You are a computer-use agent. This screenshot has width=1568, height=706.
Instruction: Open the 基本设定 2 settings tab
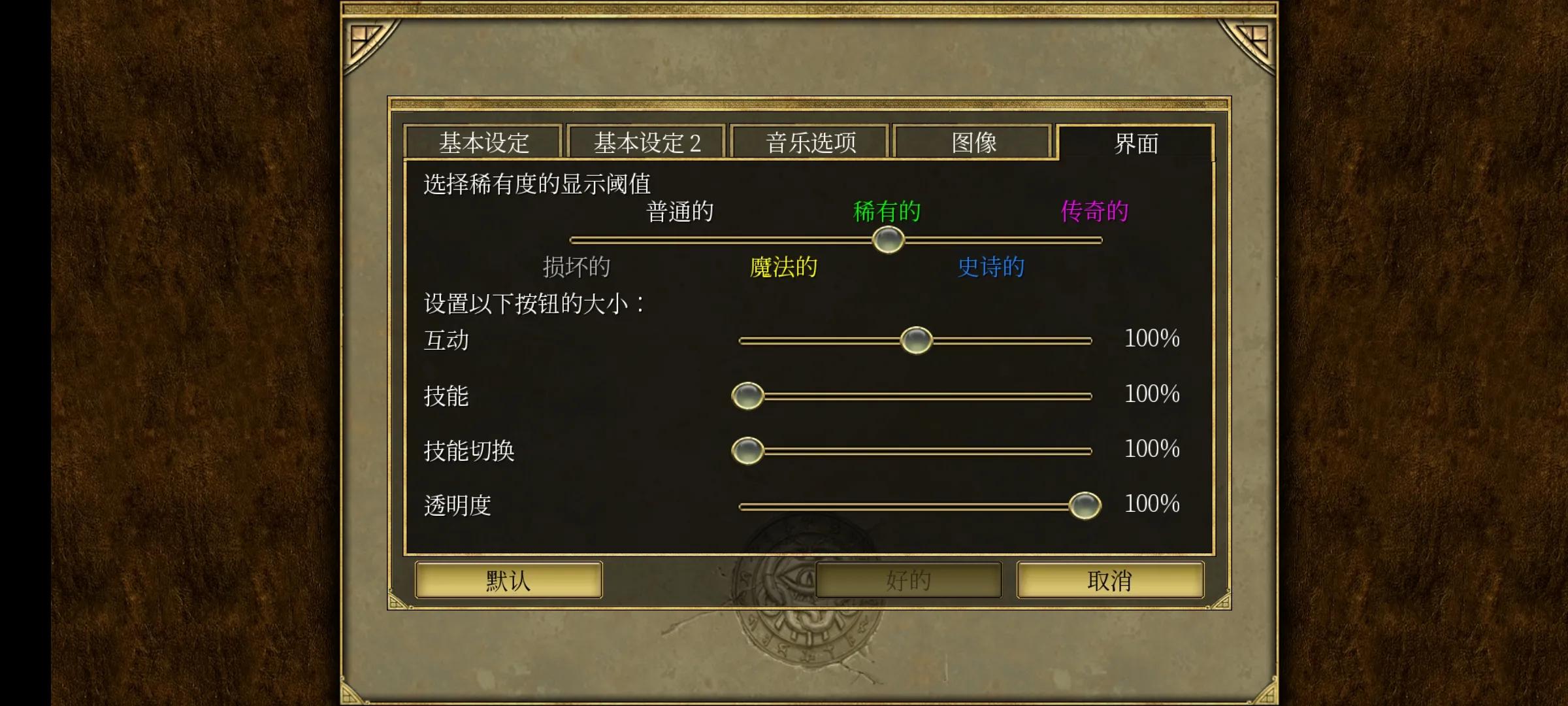point(647,142)
